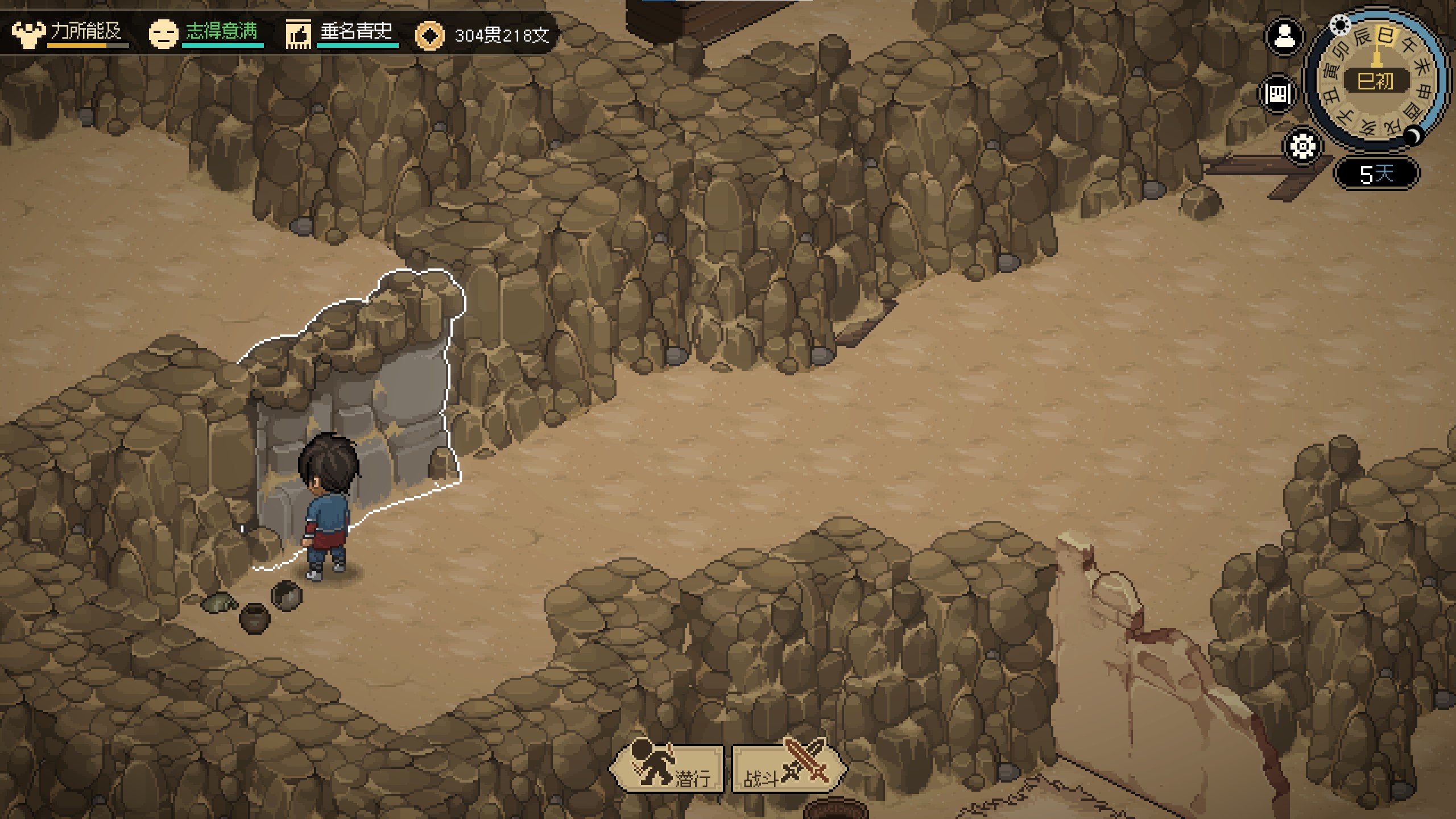Screen dimensions: 1456x819
Task: Open the settings gear icon
Action: pyautogui.click(x=1302, y=147)
